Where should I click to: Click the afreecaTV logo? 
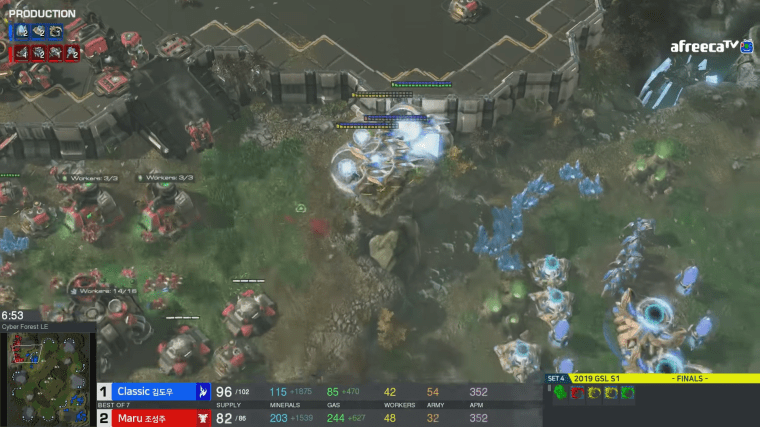tap(705, 46)
